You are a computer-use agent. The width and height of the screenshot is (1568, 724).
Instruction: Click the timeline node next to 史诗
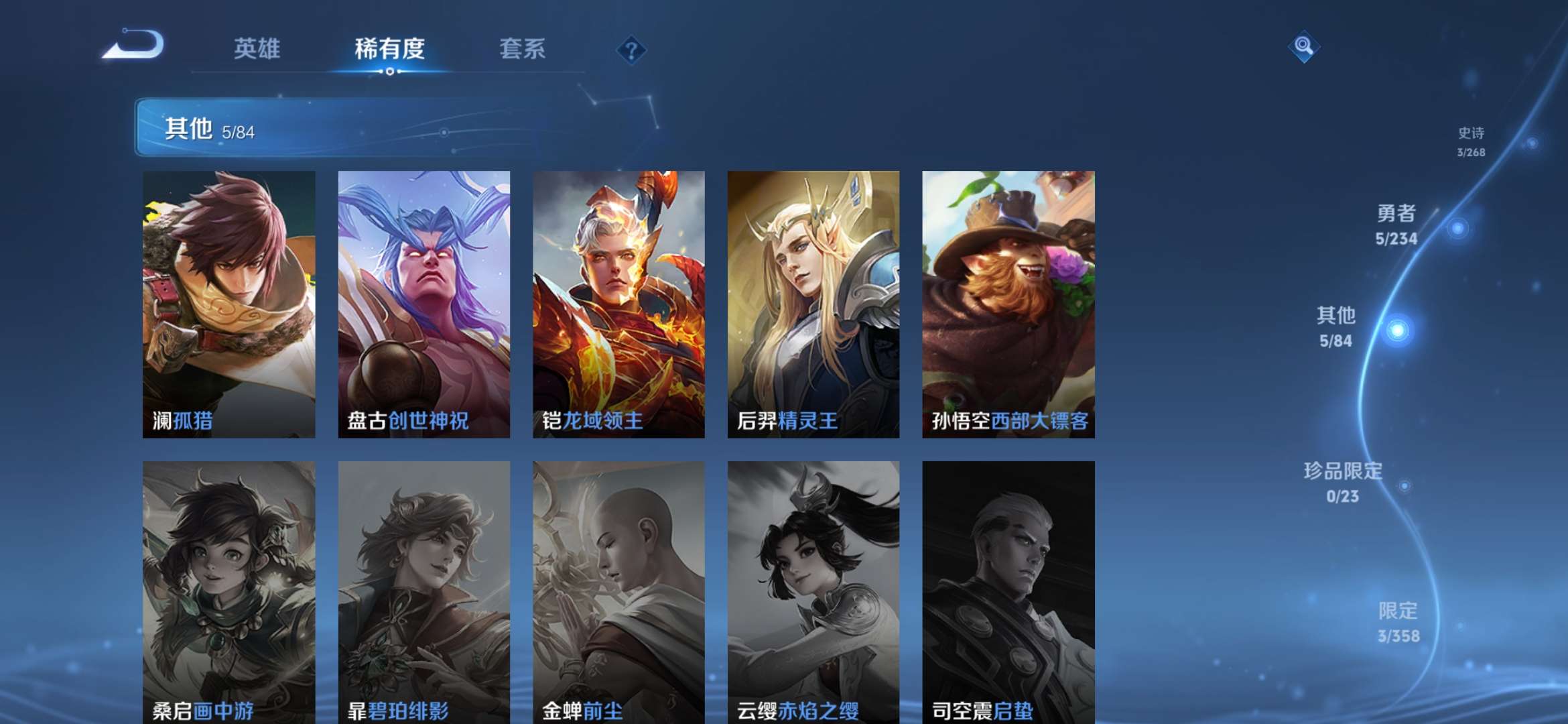(1531, 143)
